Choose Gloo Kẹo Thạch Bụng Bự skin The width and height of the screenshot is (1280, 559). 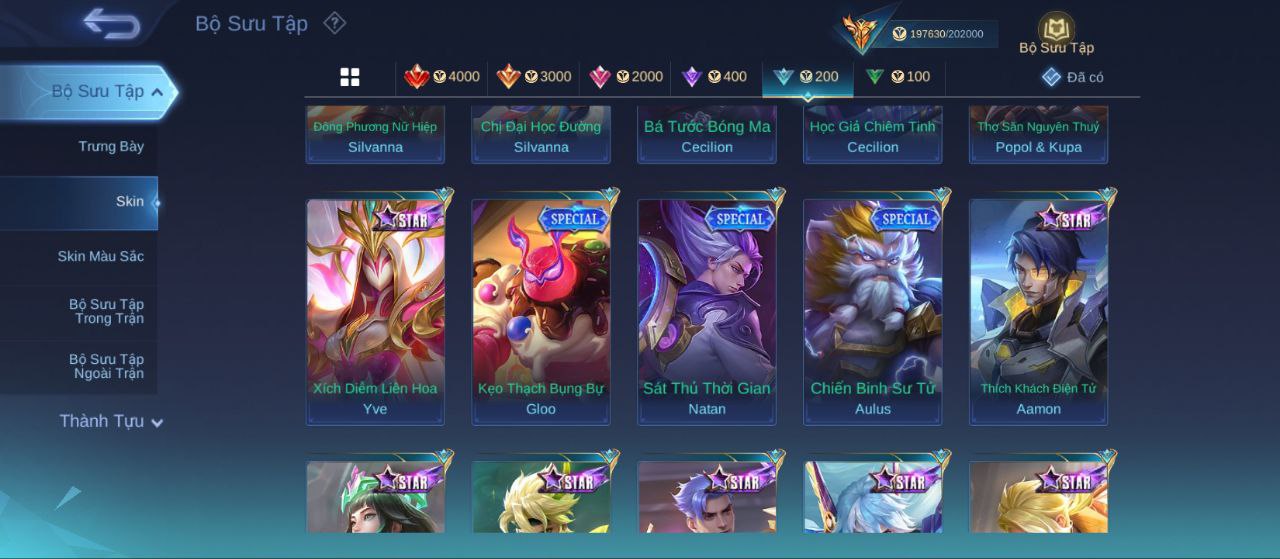[541, 310]
